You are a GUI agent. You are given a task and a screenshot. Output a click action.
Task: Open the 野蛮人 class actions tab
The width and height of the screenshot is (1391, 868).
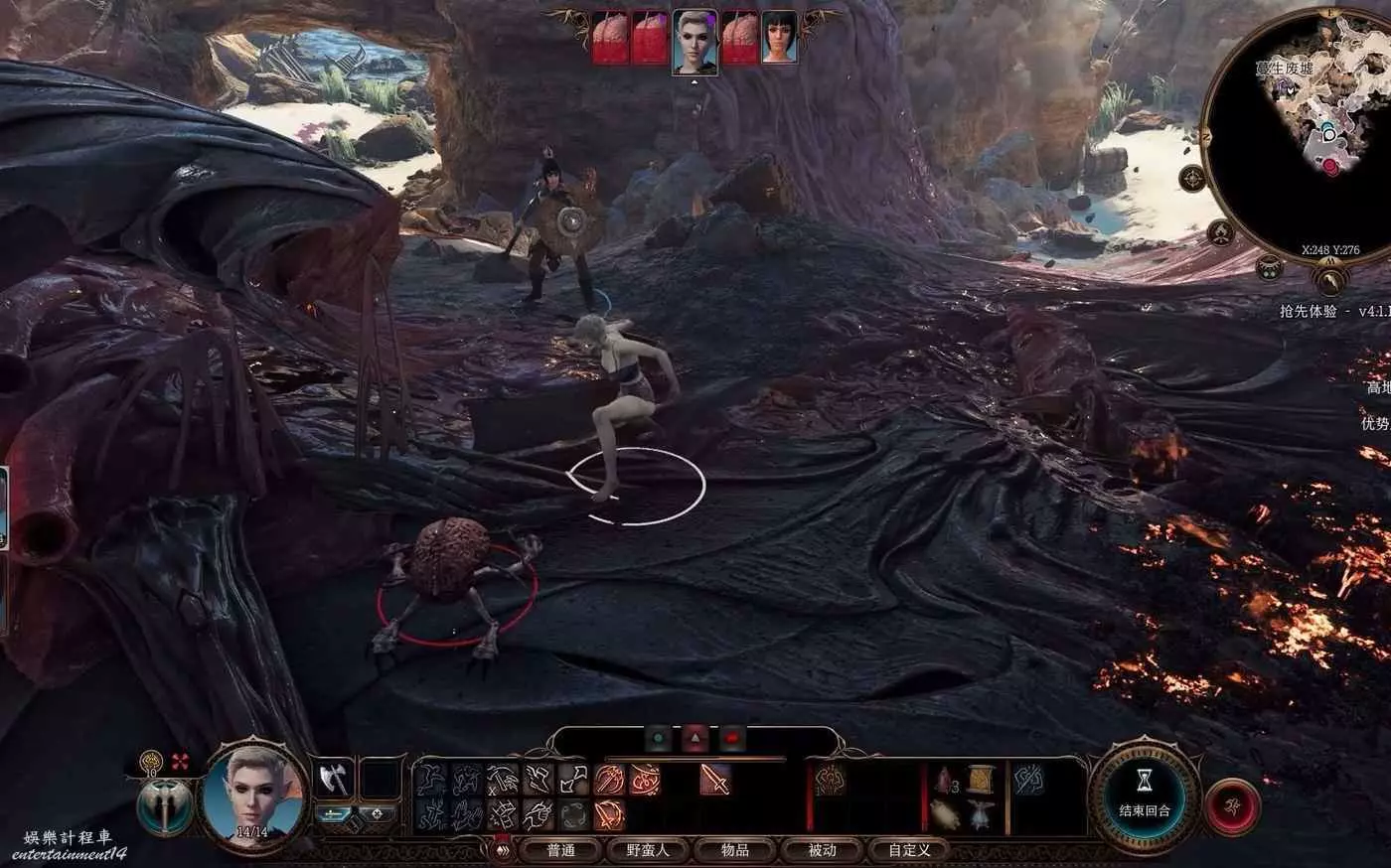point(648,850)
